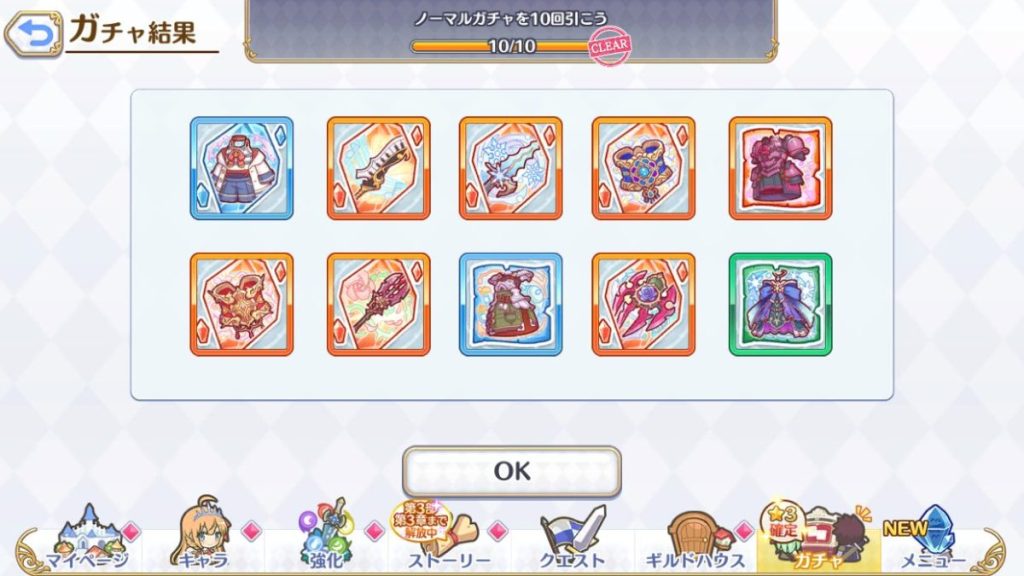This screenshot has width=1024, height=576.
Task: Select the pink claw gauntlet item
Action: click(644, 304)
